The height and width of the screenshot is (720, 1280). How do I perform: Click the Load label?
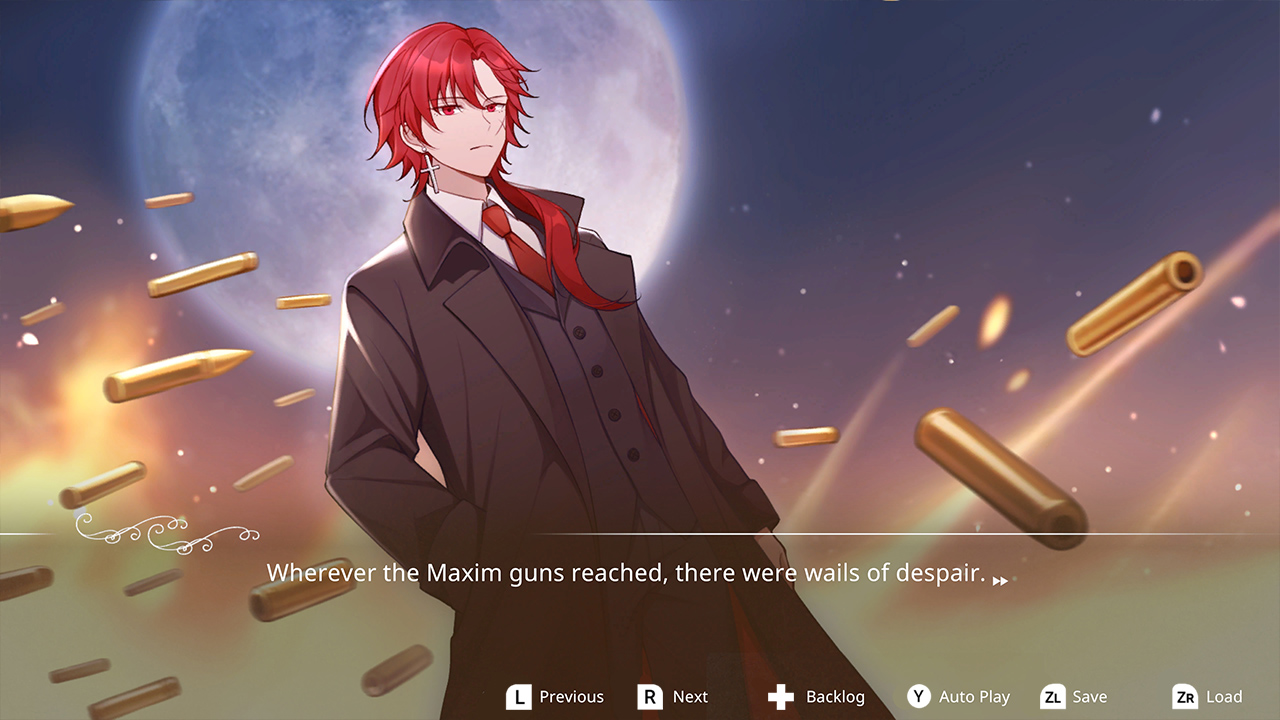(1223, 696)
